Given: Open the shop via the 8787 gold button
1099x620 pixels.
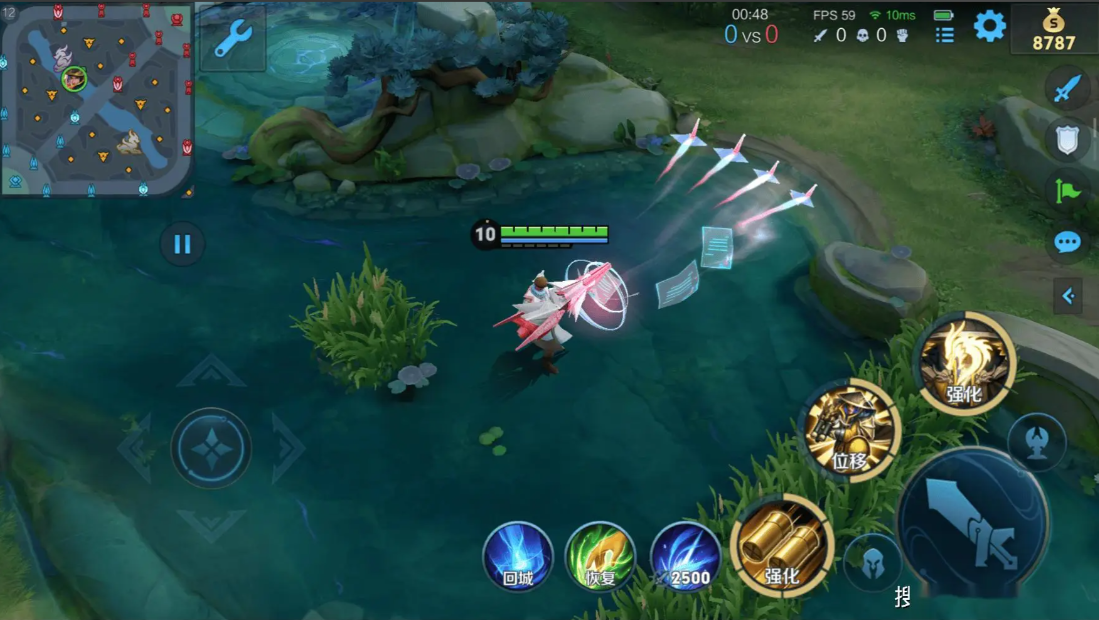Looking at the screenshot, I should click(1053, 29).
